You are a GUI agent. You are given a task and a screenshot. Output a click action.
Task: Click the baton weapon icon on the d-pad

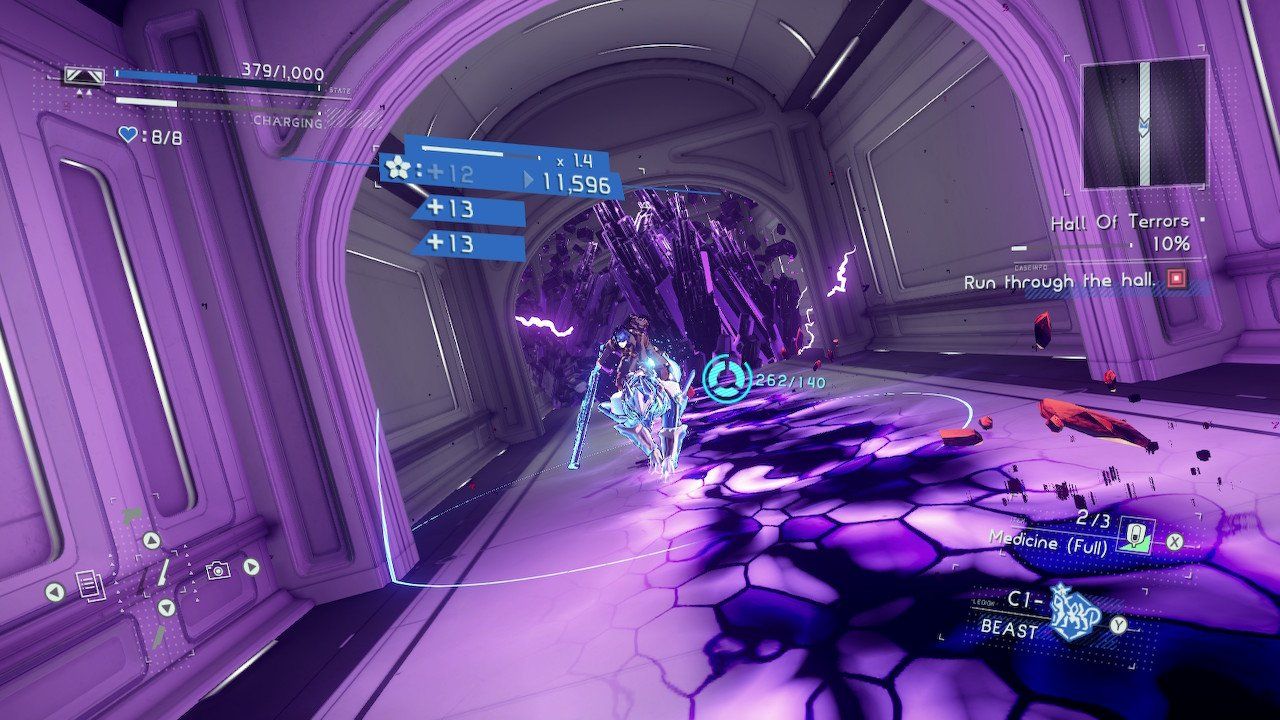coord(162,574)
